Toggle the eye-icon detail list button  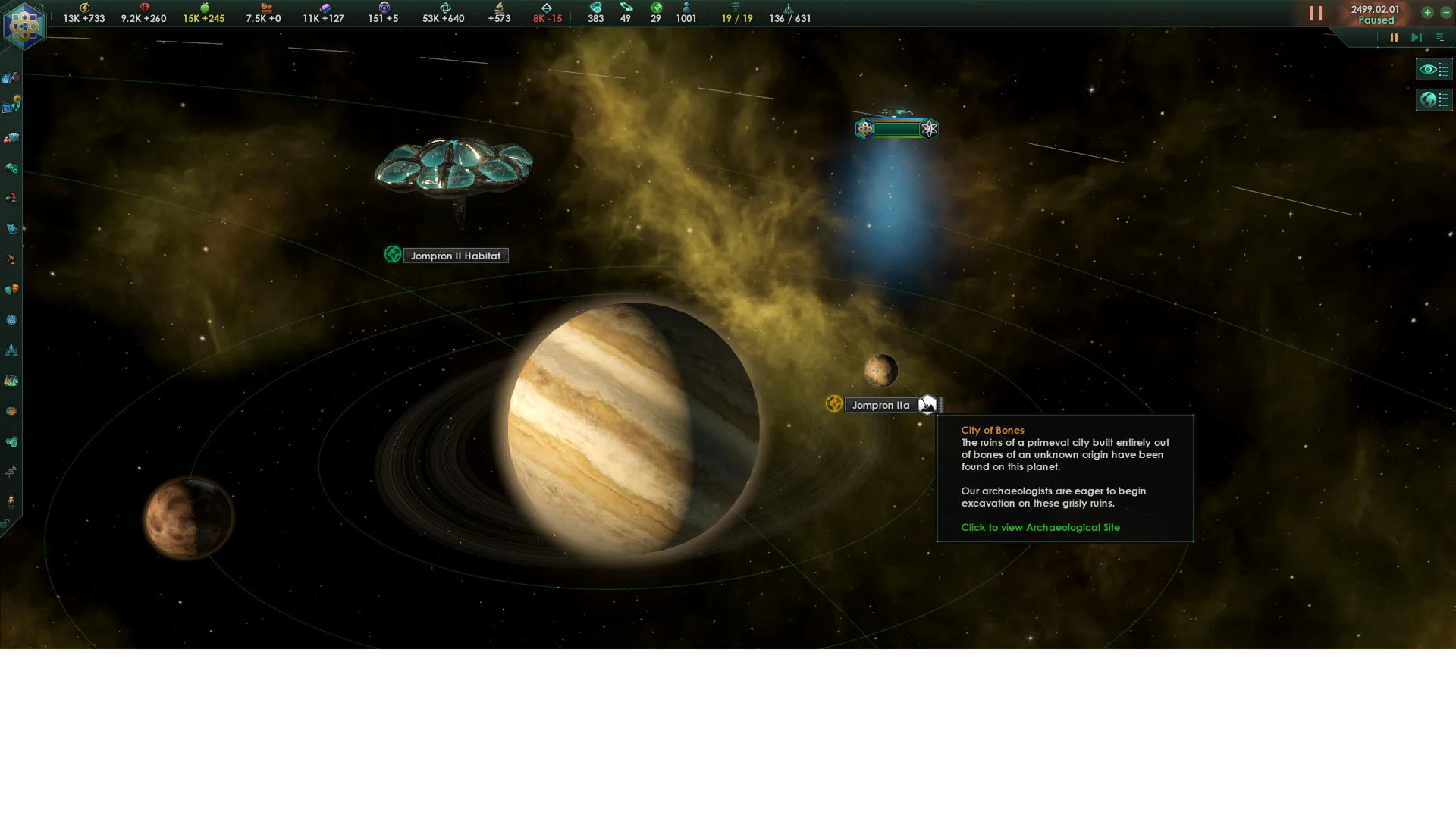[x=1433, y=70]
